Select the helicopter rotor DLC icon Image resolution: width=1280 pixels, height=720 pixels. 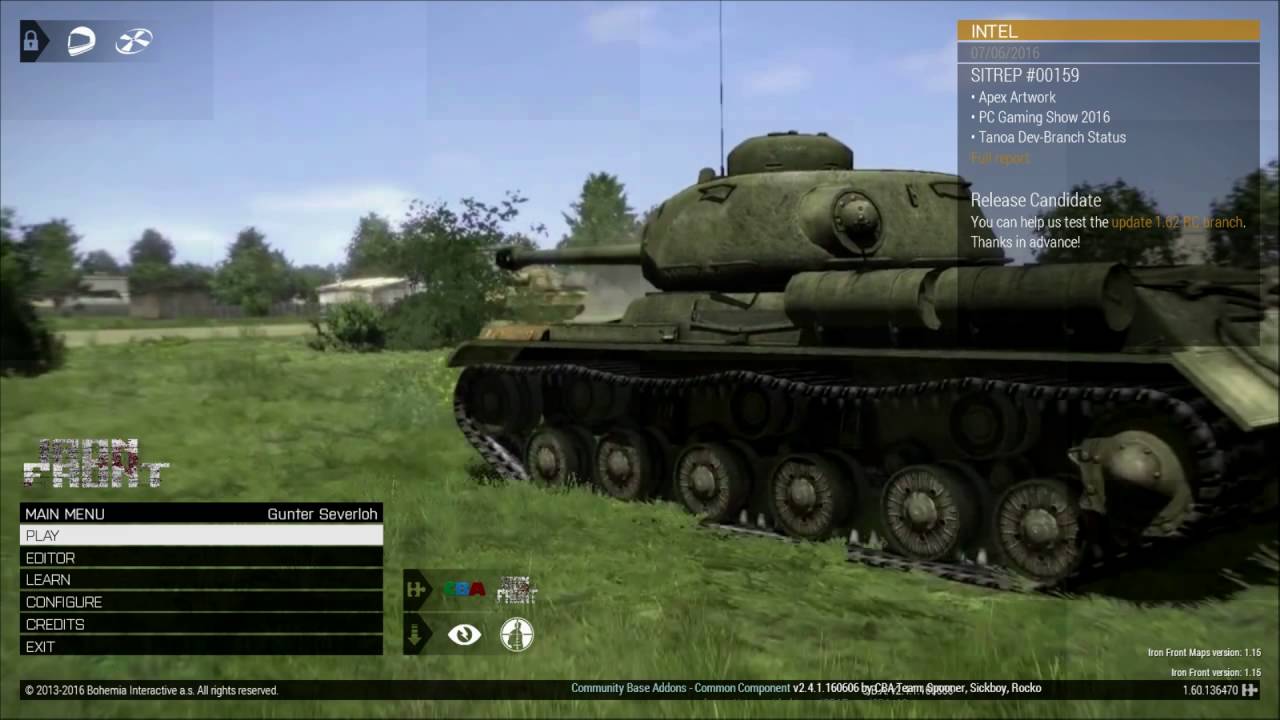click(x=133, y=41)
